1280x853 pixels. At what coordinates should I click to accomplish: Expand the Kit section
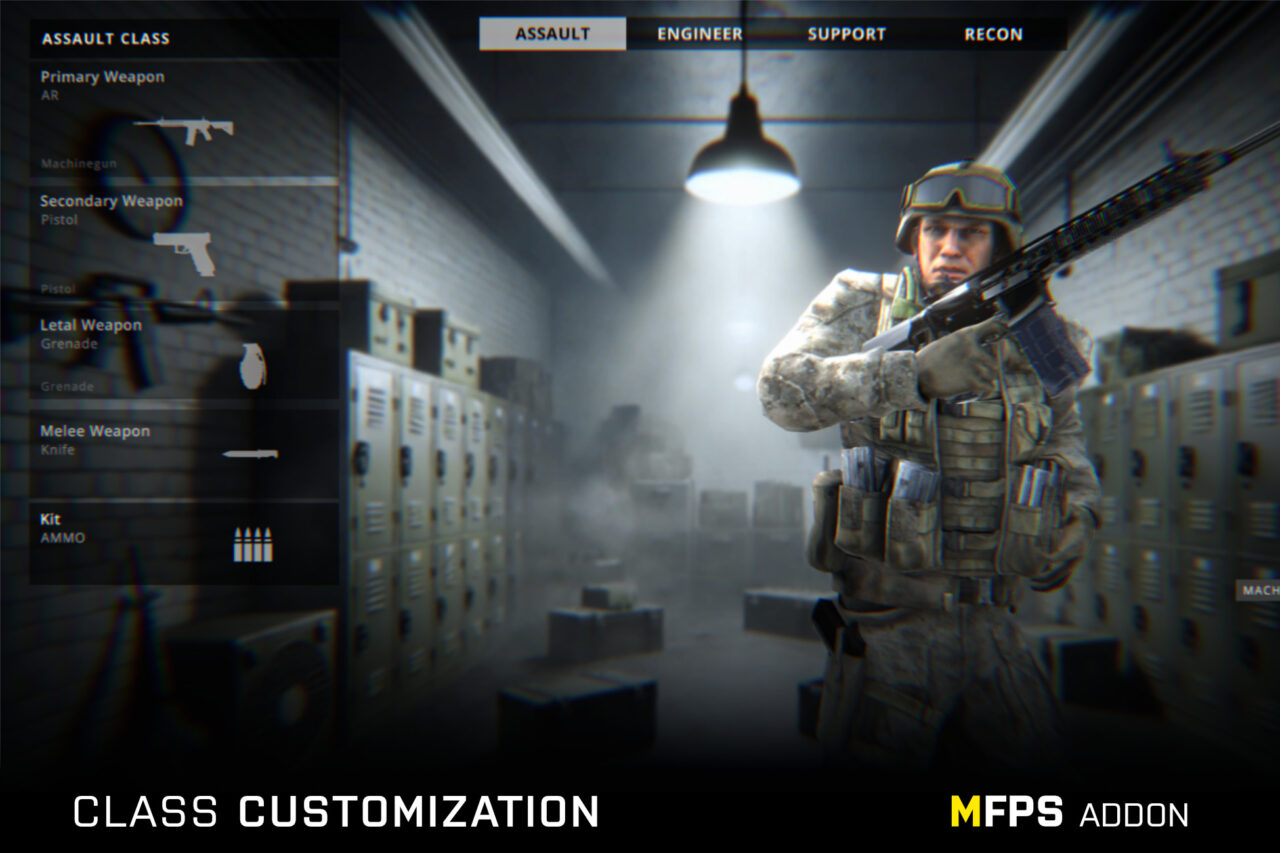click(x=50, y=519)
